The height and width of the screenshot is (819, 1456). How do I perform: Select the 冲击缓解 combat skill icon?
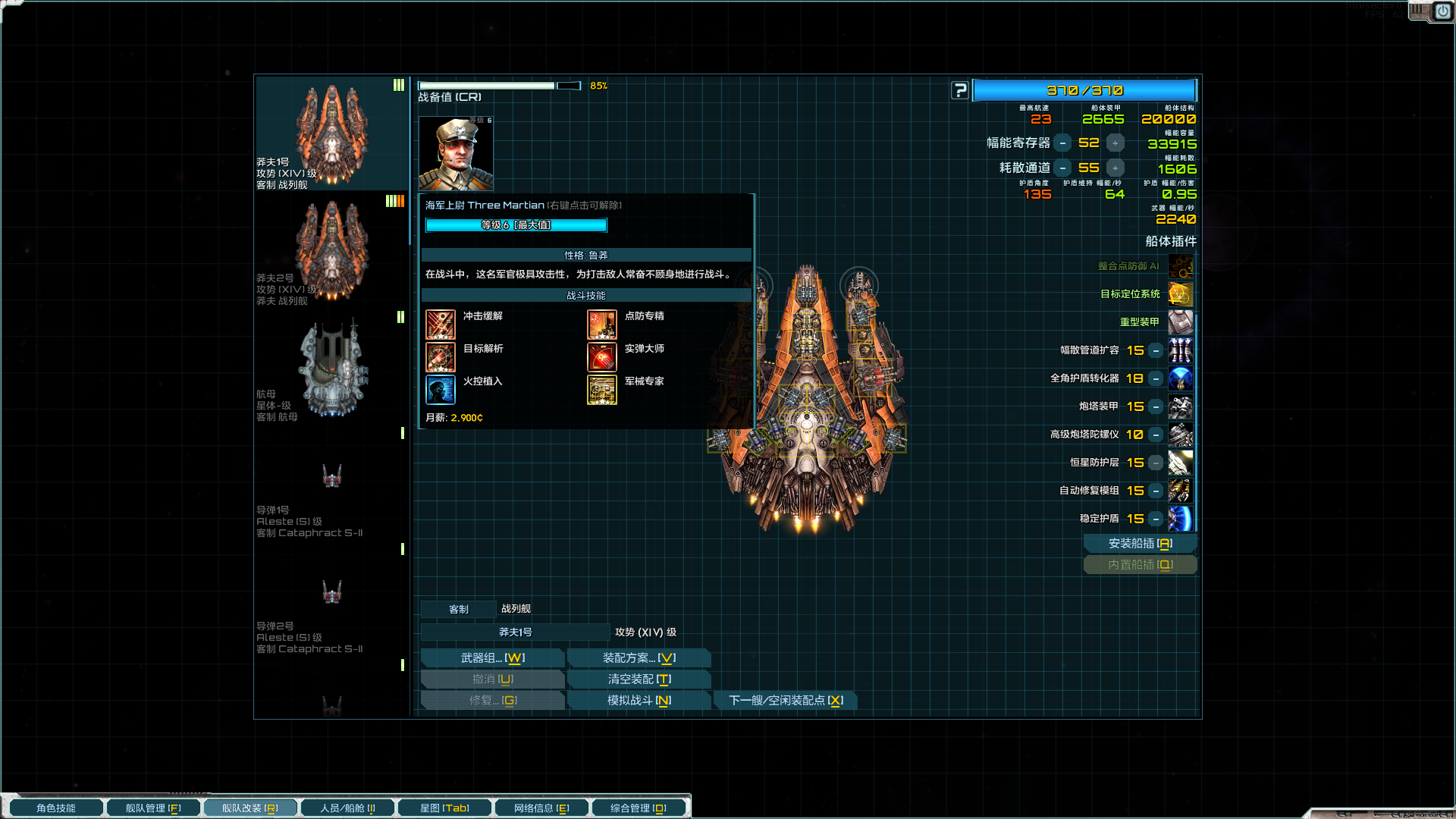pyautogui.click(x=441, y=324)
